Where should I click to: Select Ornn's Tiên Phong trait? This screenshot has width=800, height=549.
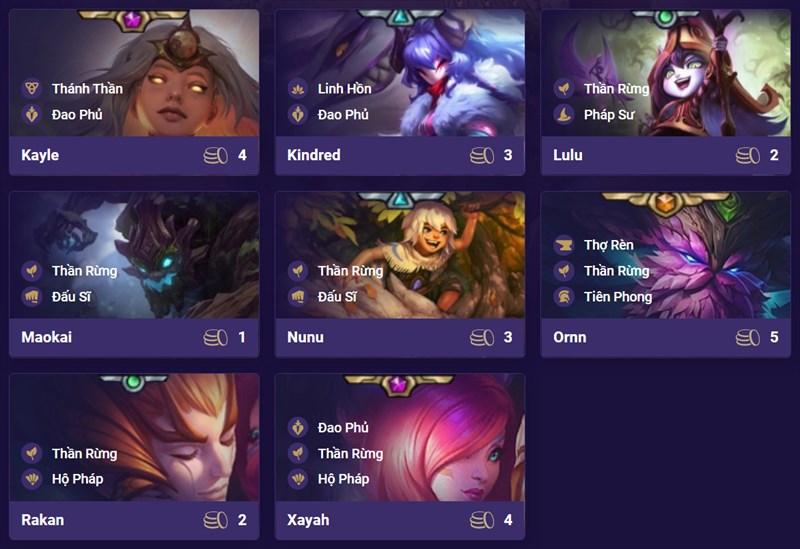(617, 296)
